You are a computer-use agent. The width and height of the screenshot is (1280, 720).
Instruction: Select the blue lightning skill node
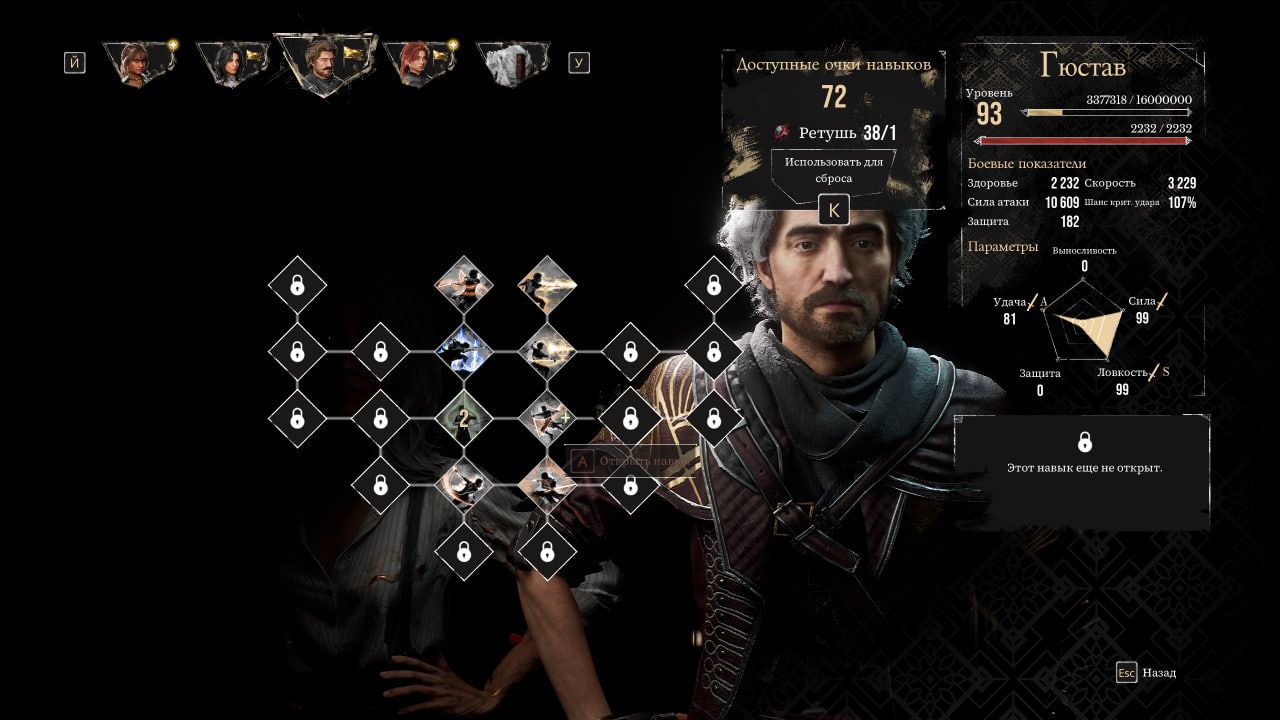click(x=463, y=352)
